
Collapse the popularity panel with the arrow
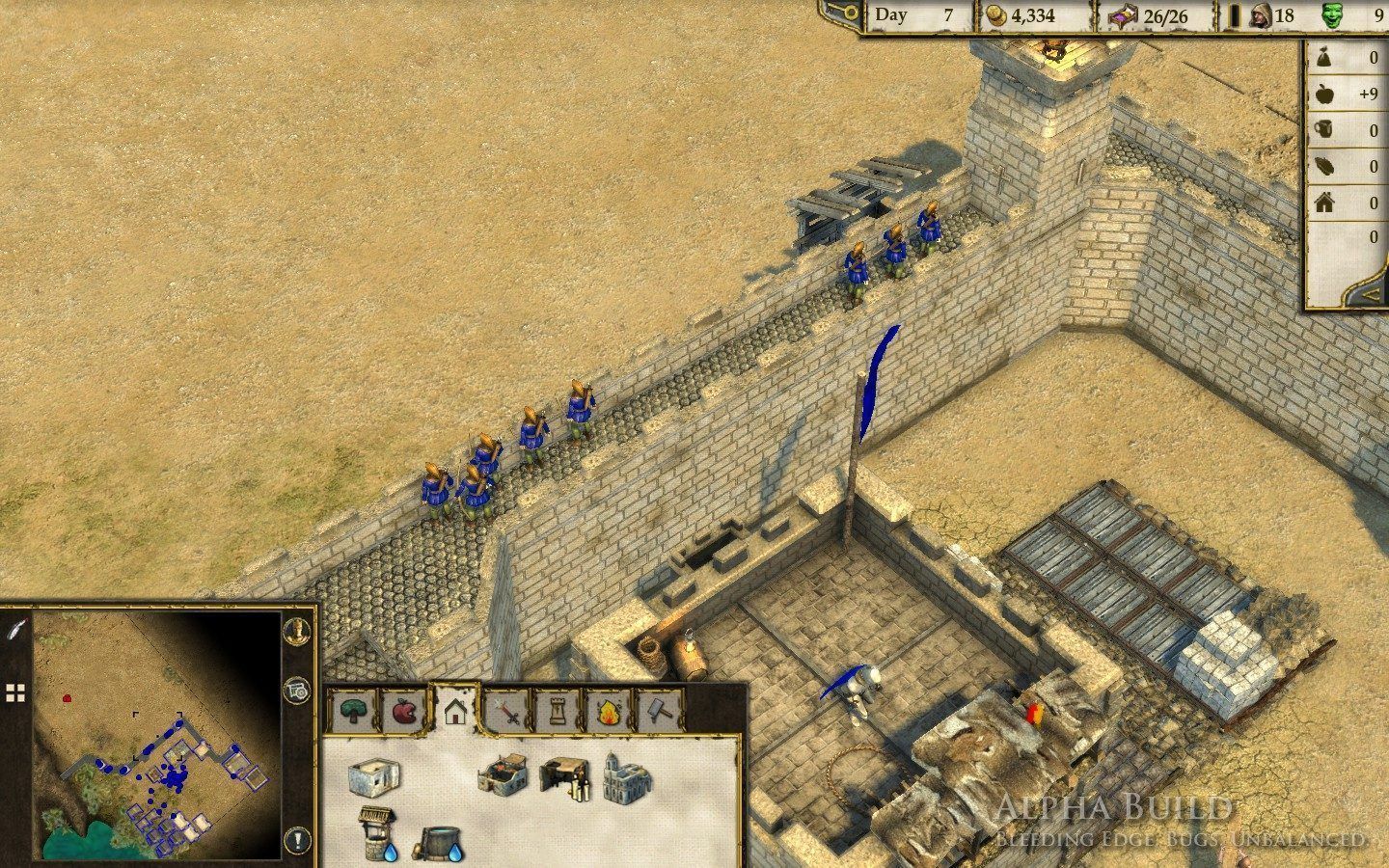click(x=1370, y=292)
